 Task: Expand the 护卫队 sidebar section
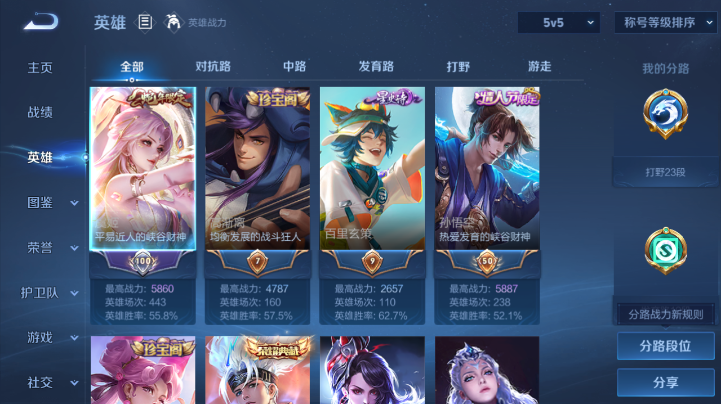[x=51, y=292]
